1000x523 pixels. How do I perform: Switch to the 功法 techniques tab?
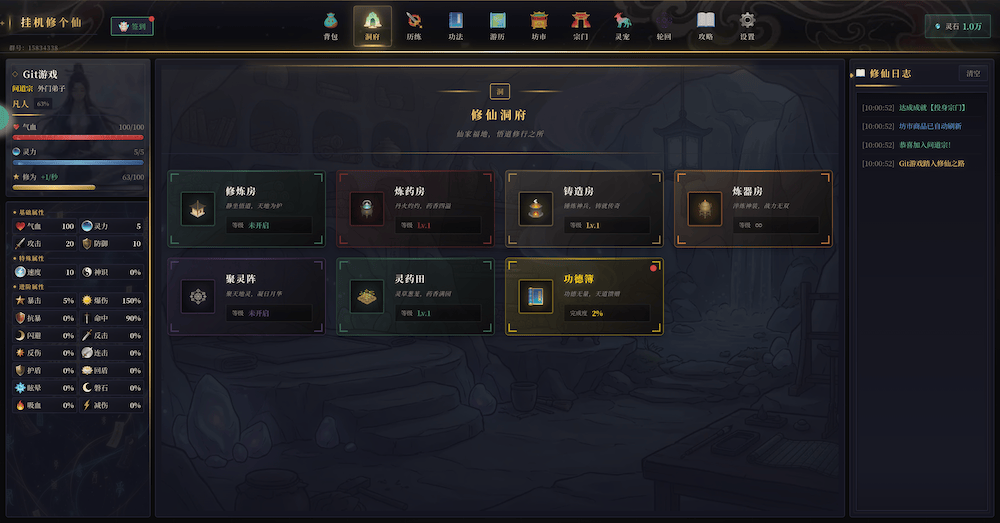tap(456, 25)
